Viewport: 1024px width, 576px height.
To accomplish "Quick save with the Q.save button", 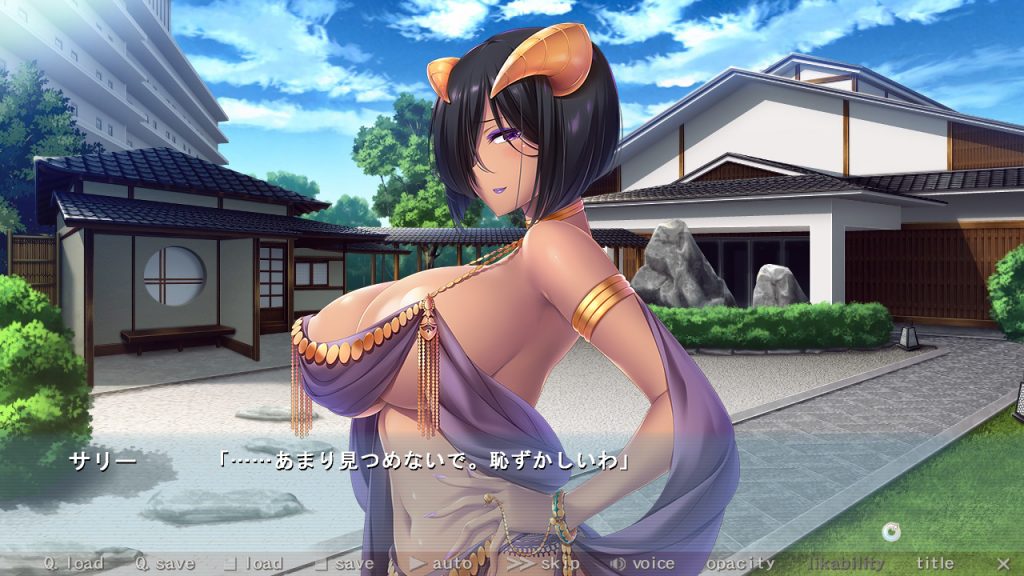I will pos(165,564).
